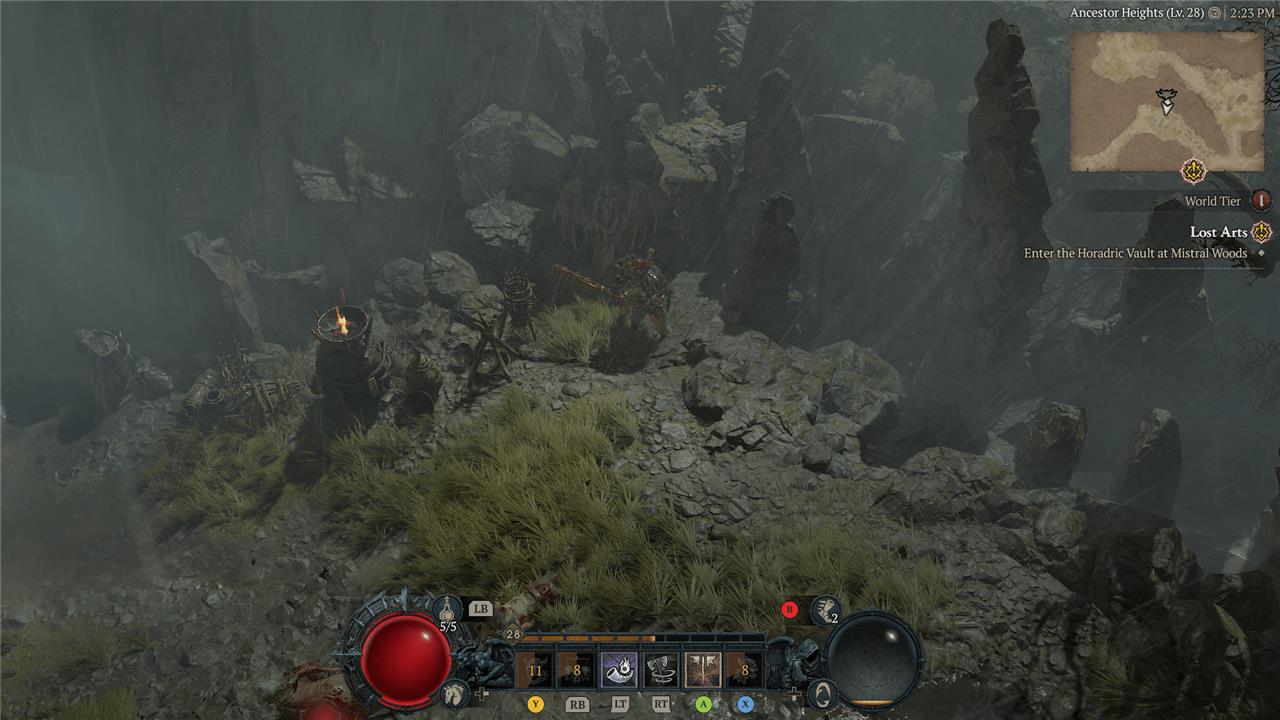
Task: Activate the flaming war horn skill
Action: click(620, 670)
